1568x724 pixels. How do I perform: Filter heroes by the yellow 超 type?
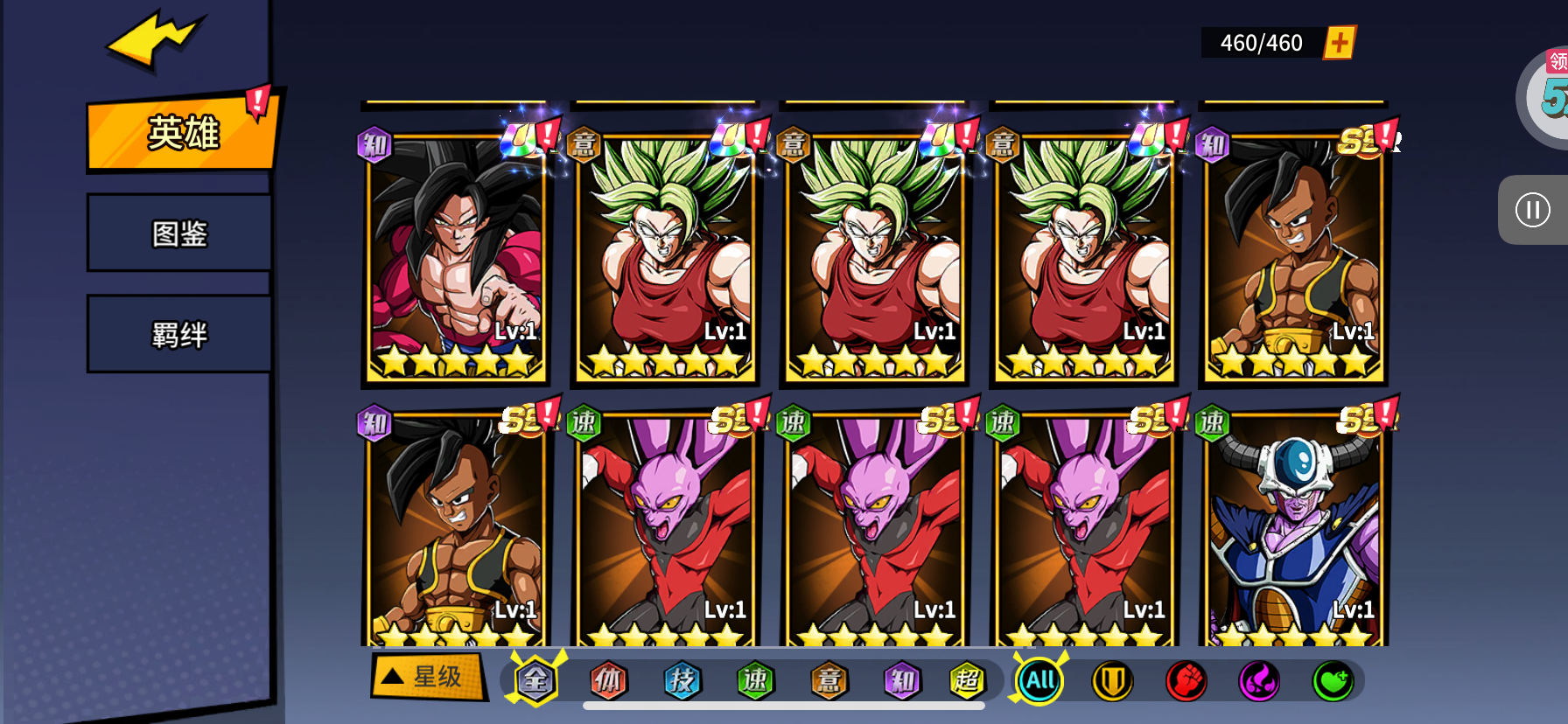tap(967, 680)
